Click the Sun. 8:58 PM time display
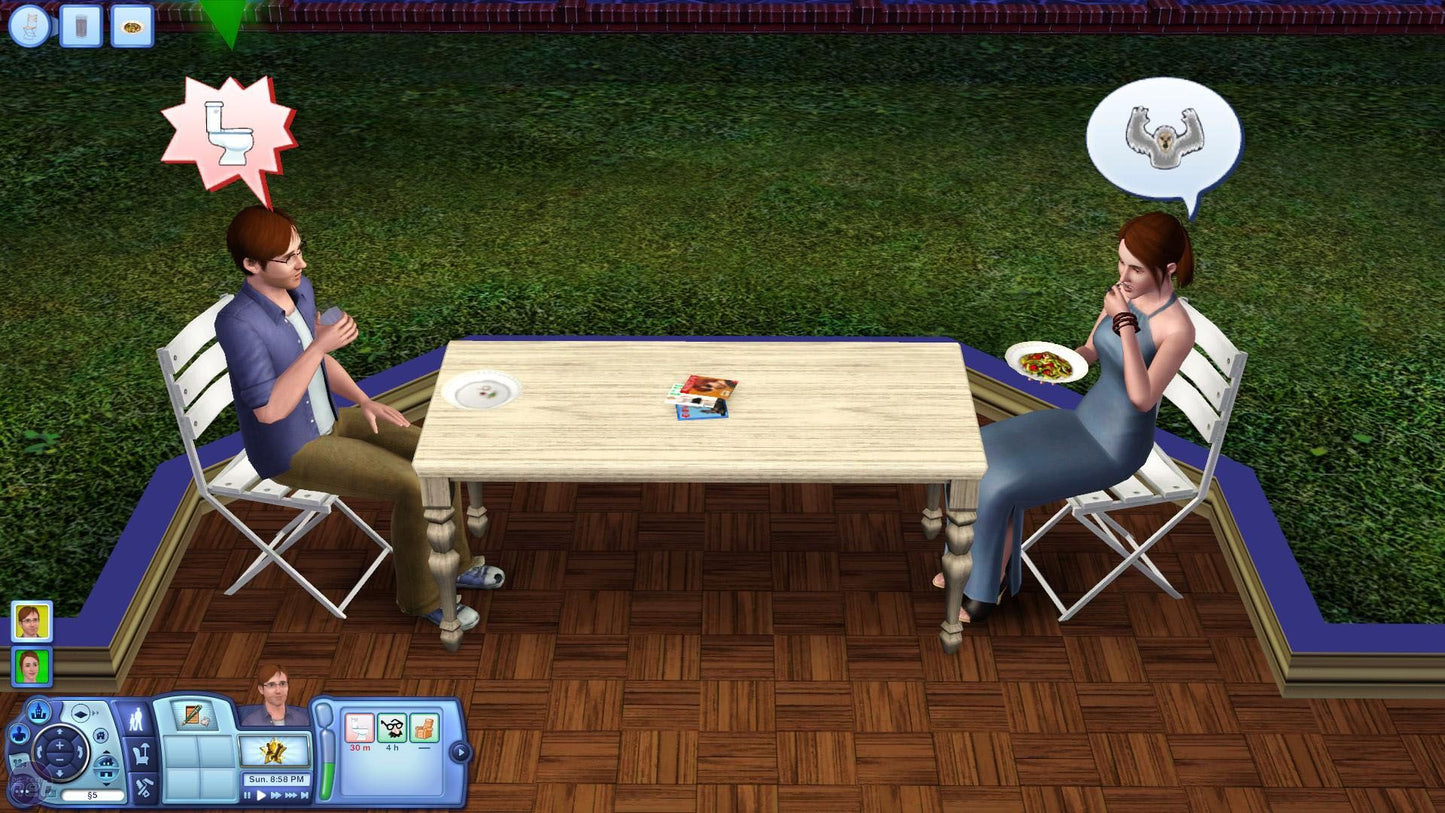The height and width of the screenshot is (813, 1445). point(277,778)
